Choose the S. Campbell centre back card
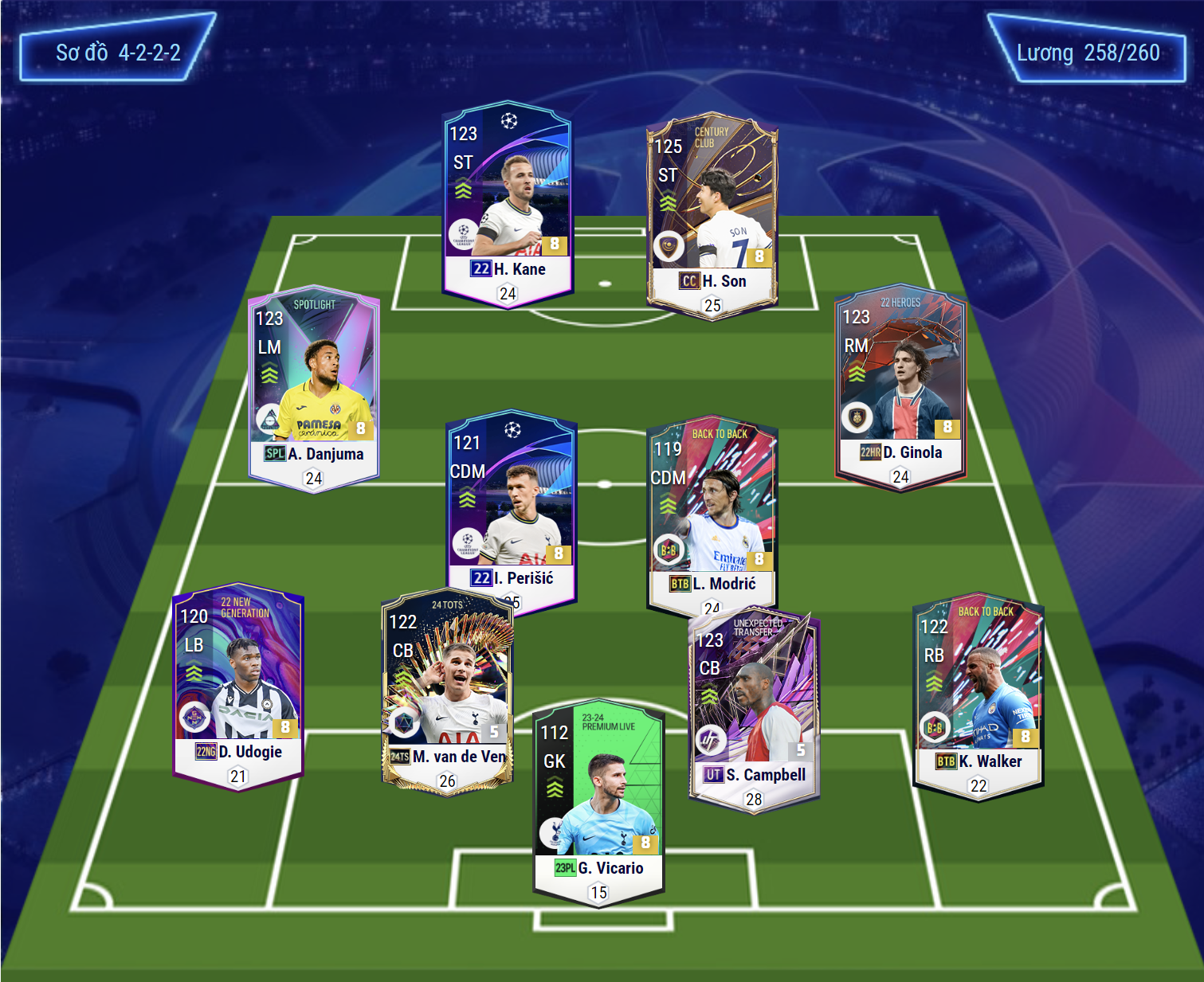This screenshot has height=982, width=1204. click(x=754, y=709)
